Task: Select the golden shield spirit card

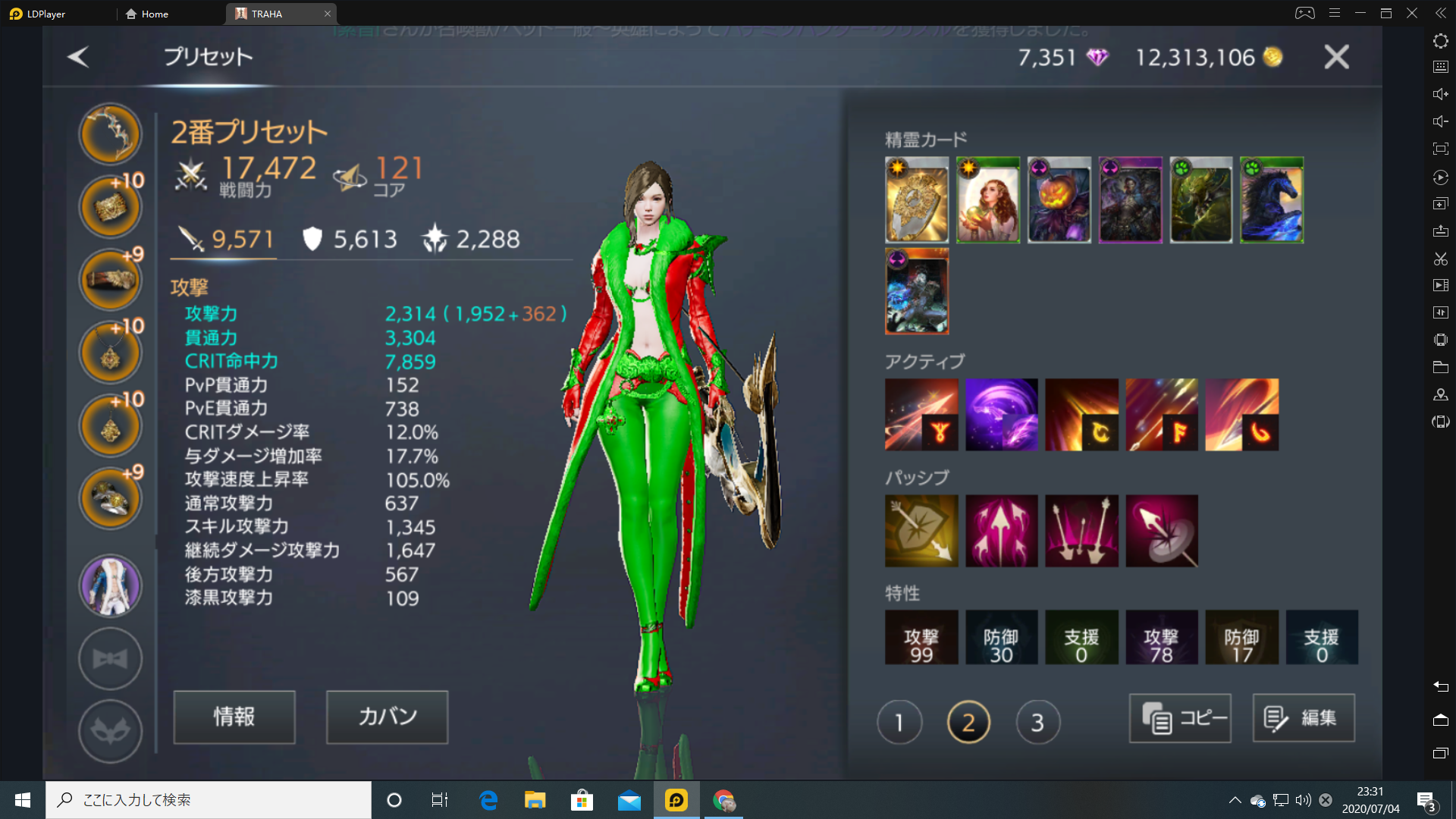Action: (x=917, y=200)
